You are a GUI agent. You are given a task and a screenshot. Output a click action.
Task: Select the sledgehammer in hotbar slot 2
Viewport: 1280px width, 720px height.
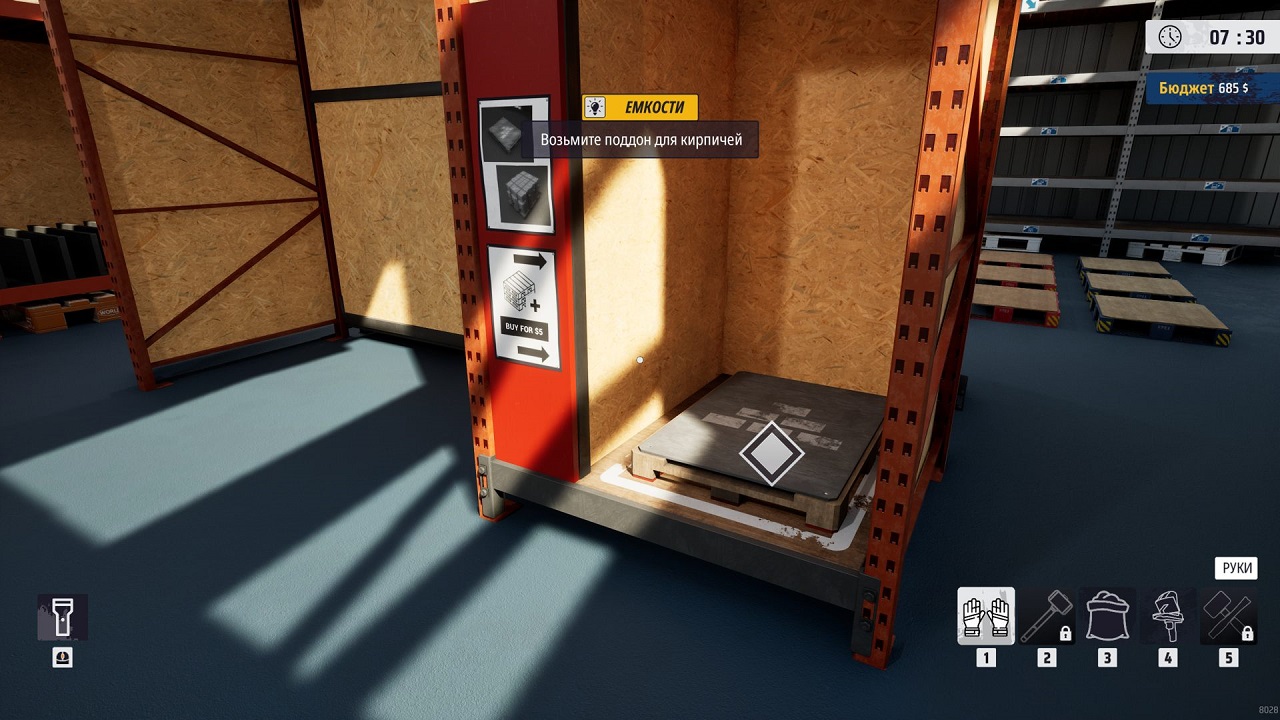coord(1046,616)
